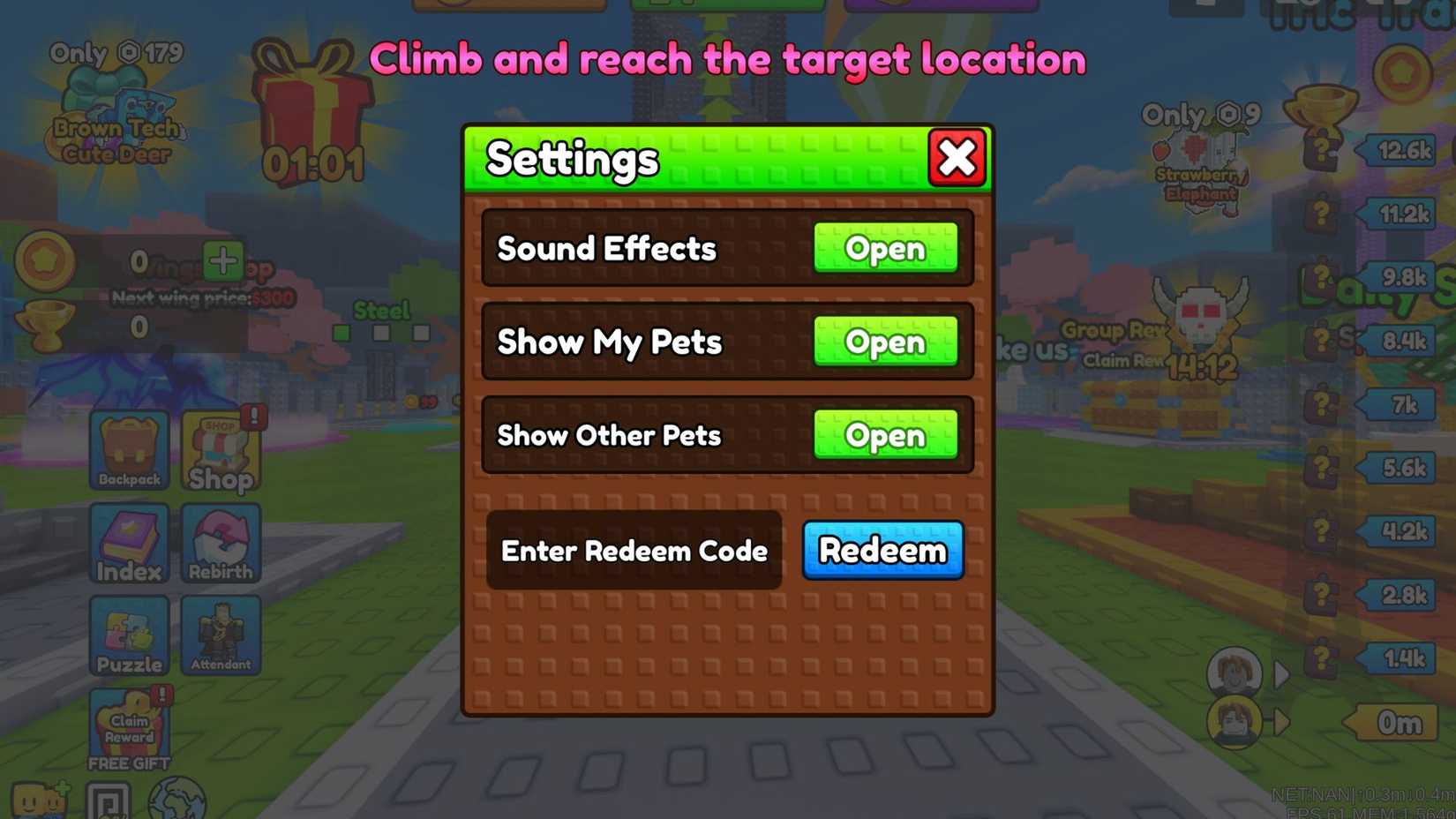Open the Backpack
Viewport: 1456px width, 819px height.
129,450
